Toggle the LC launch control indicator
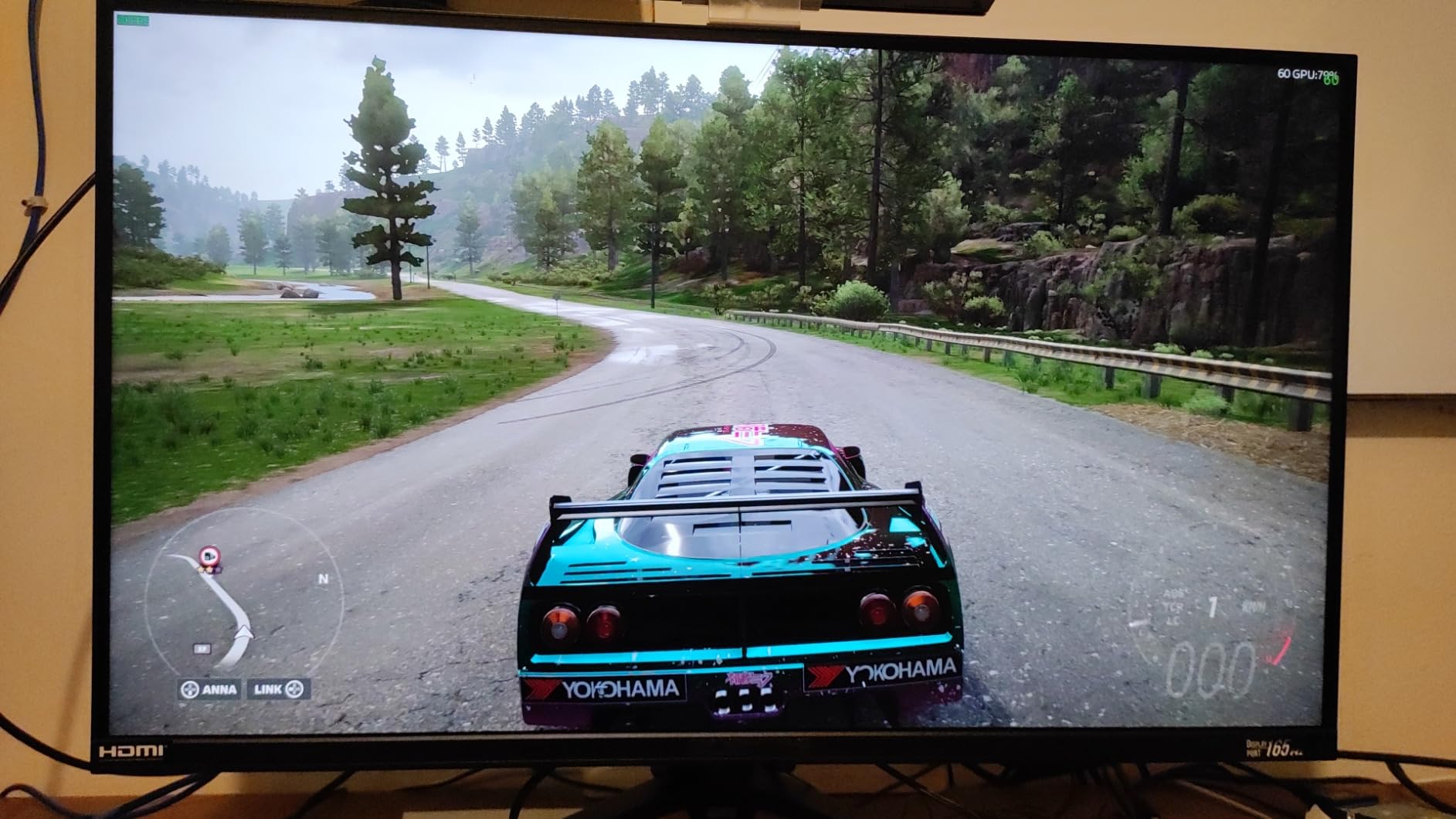This screenshot has width=1456, height=819. coord(1172,620)
